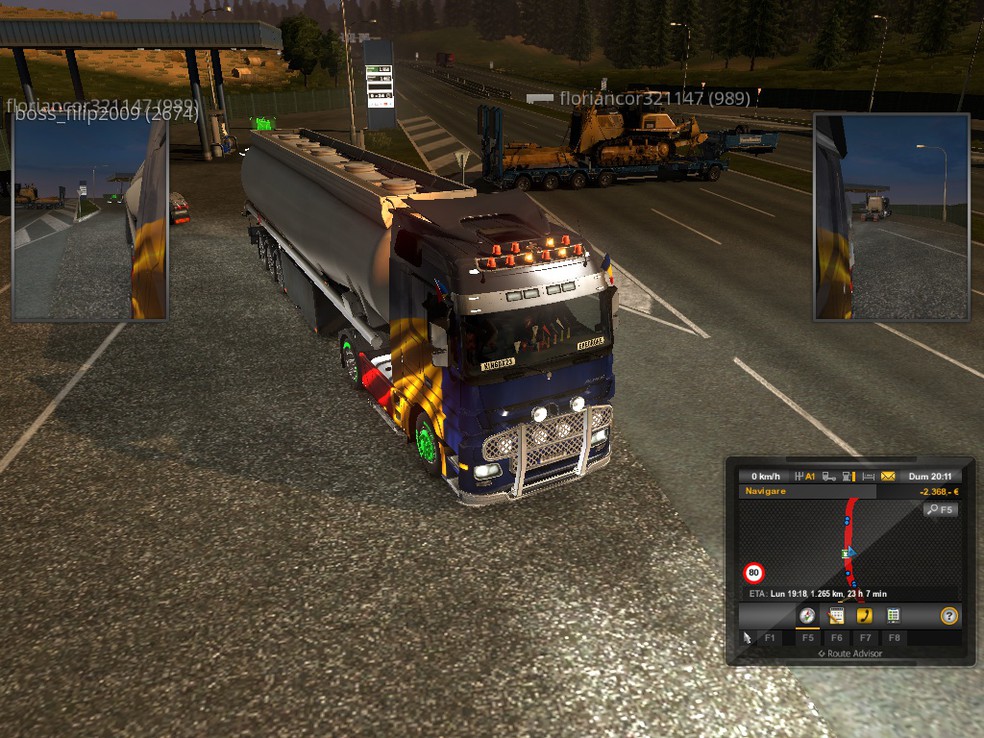Show the damage diagnostics tab
984x738 pixels.
coord(893,616)
